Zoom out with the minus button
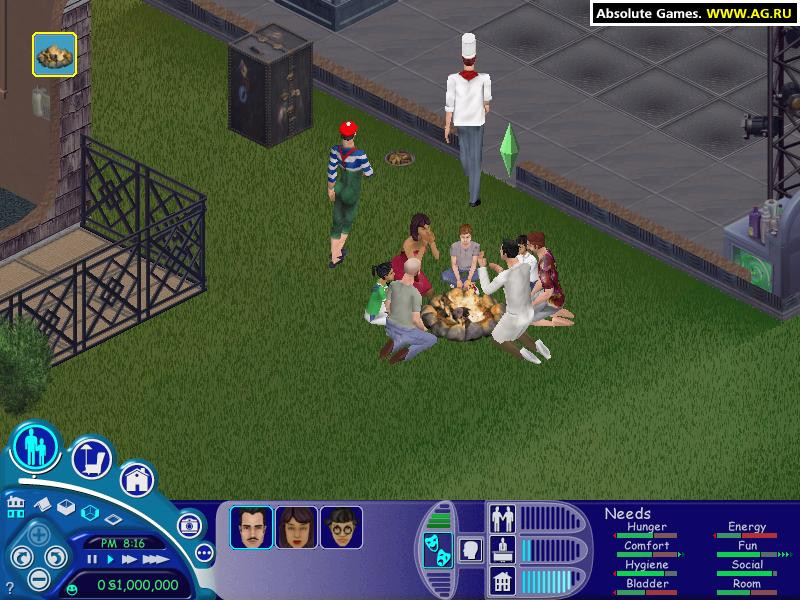The height and width of the screenshot is (600, 800). pos(39,579)
